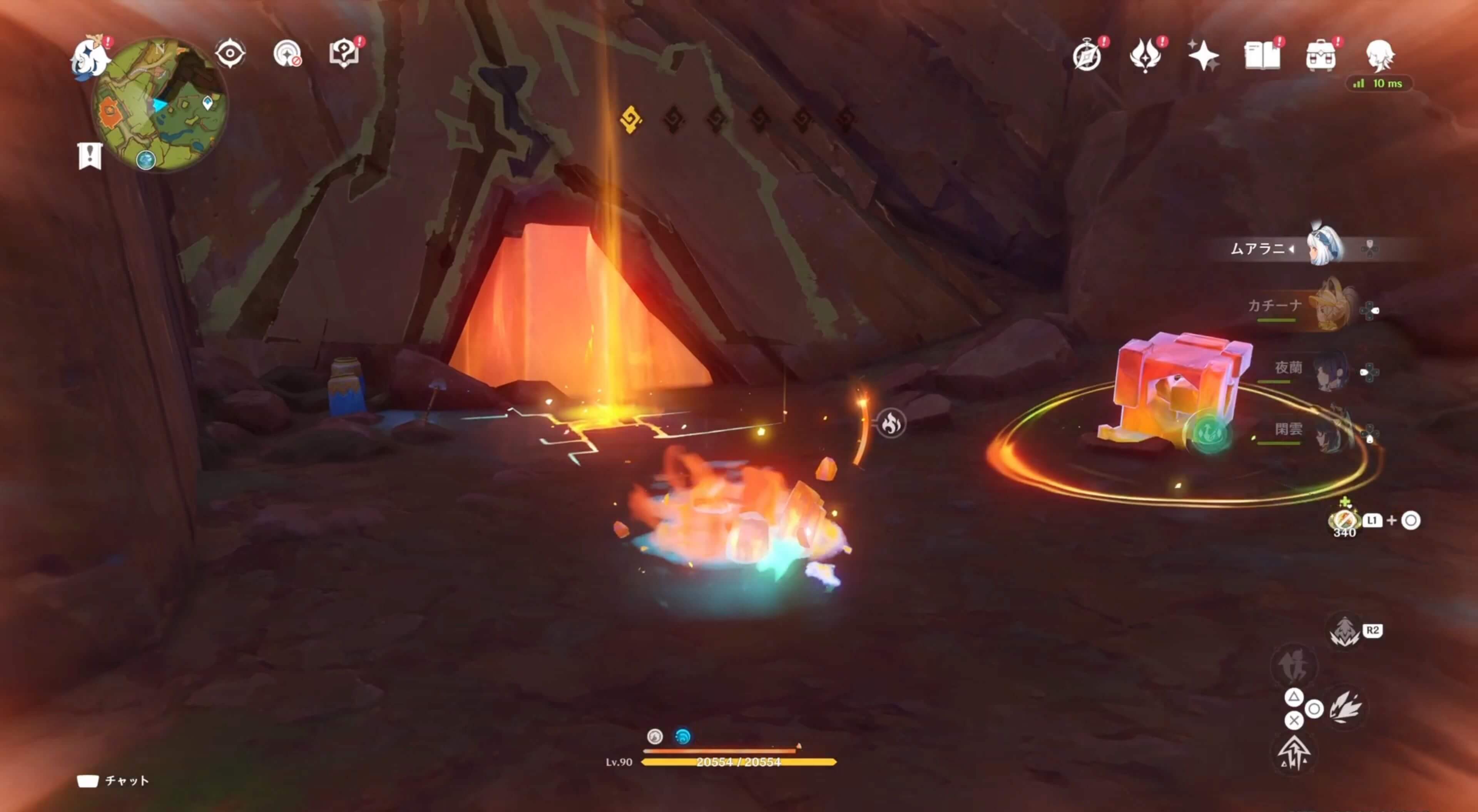Toggle the elemental sight eye icon
Screen dimensions: 1478x812
pyautogui.click(x=230, y=54)
